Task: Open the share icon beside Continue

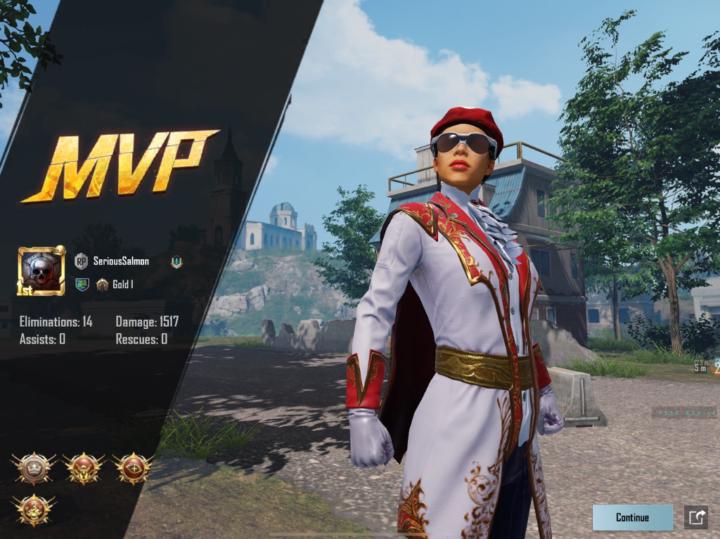Action: coord(695,517)
